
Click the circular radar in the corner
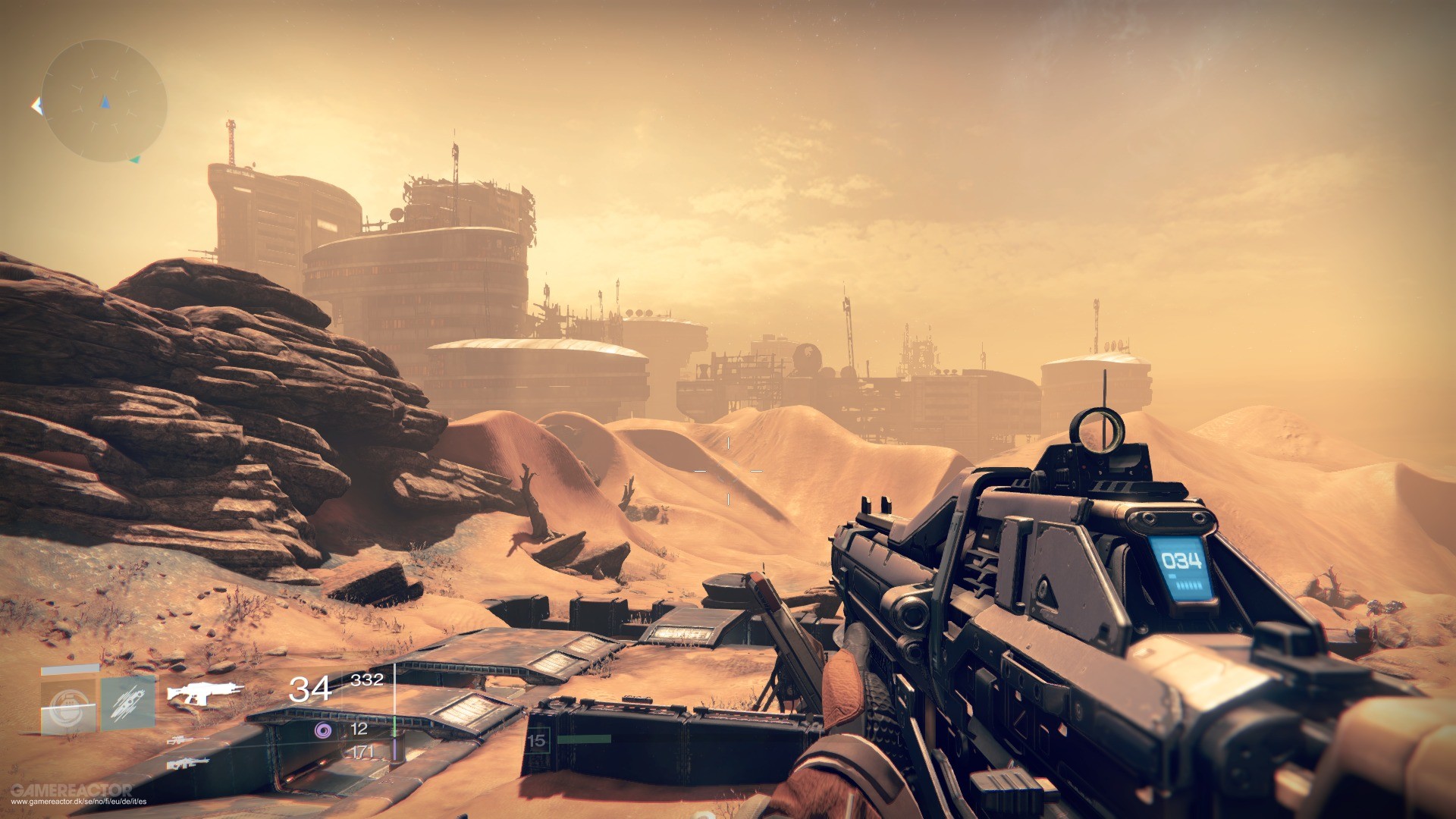point(104,101)
